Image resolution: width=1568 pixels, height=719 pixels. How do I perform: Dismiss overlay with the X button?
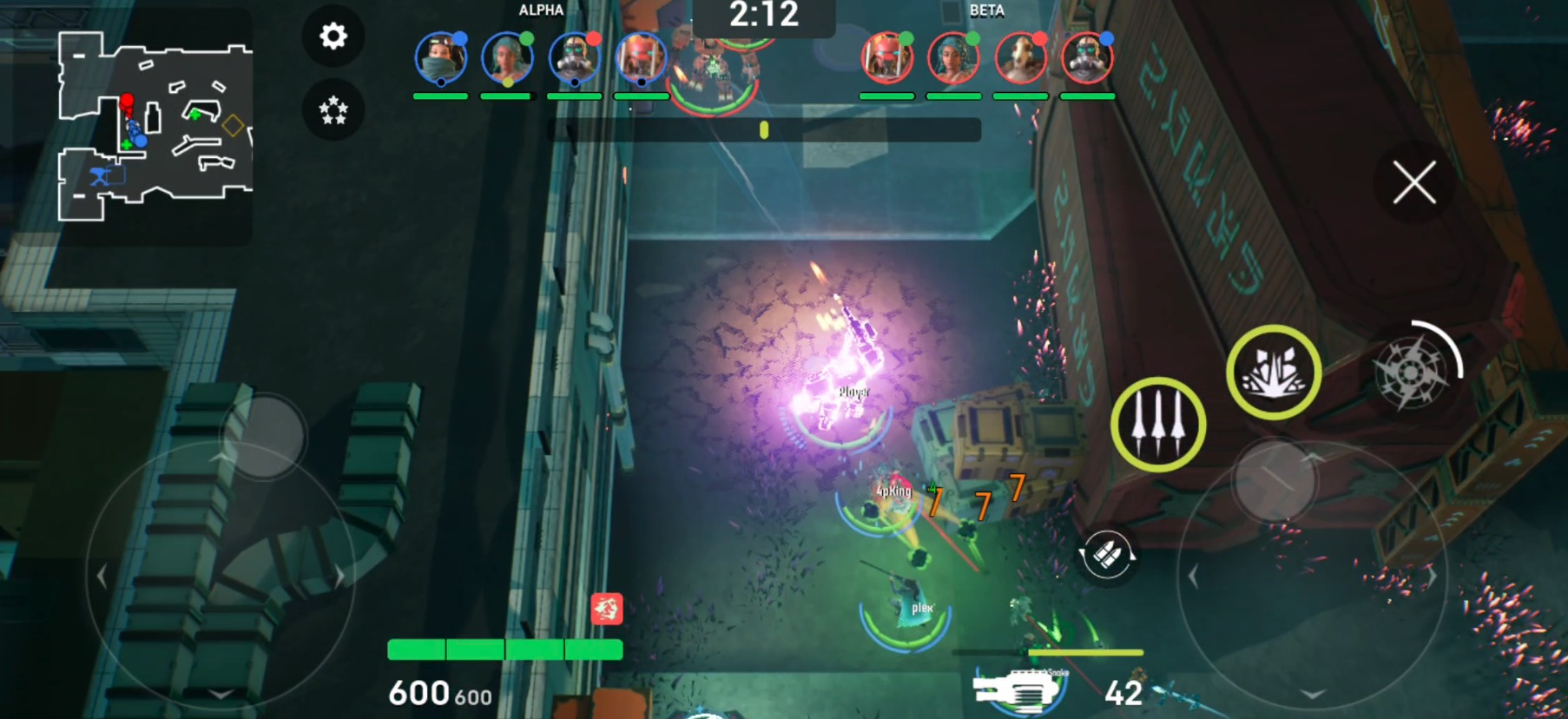click(x=1415, y=181)
